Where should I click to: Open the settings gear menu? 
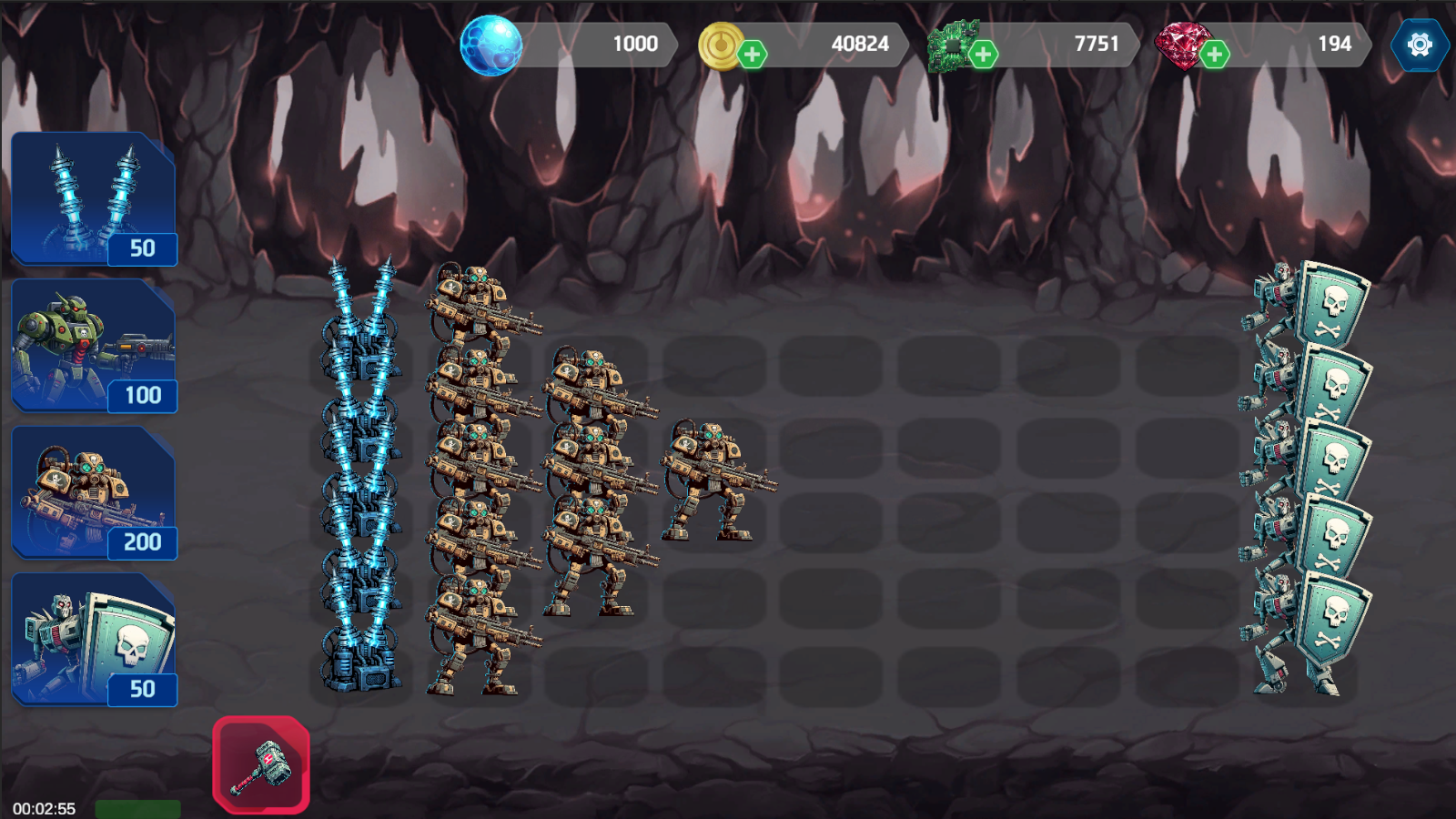[1419, 43]
